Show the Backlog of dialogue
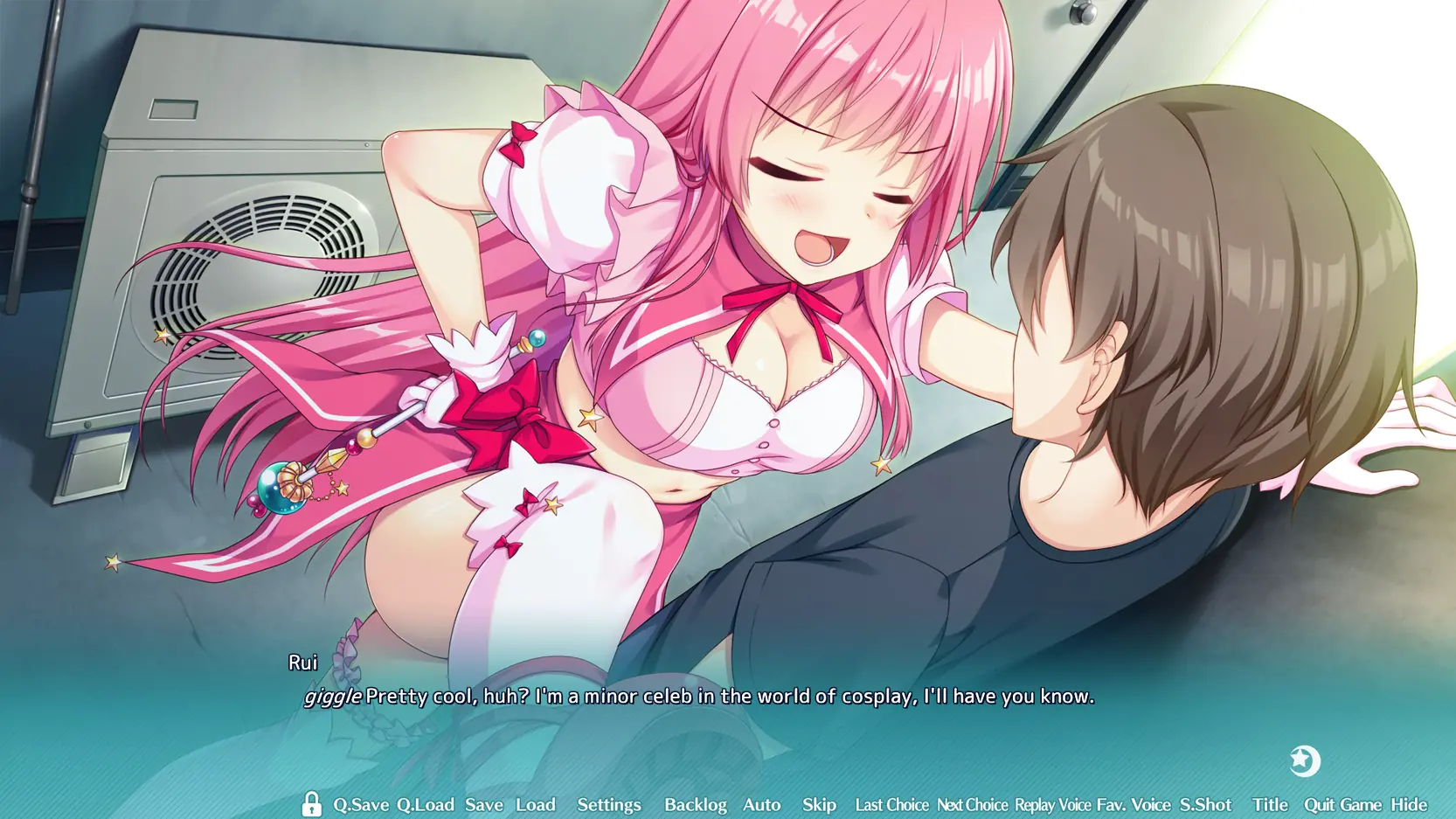Screen dimensions: 1456x819 (x=695, y=805)
